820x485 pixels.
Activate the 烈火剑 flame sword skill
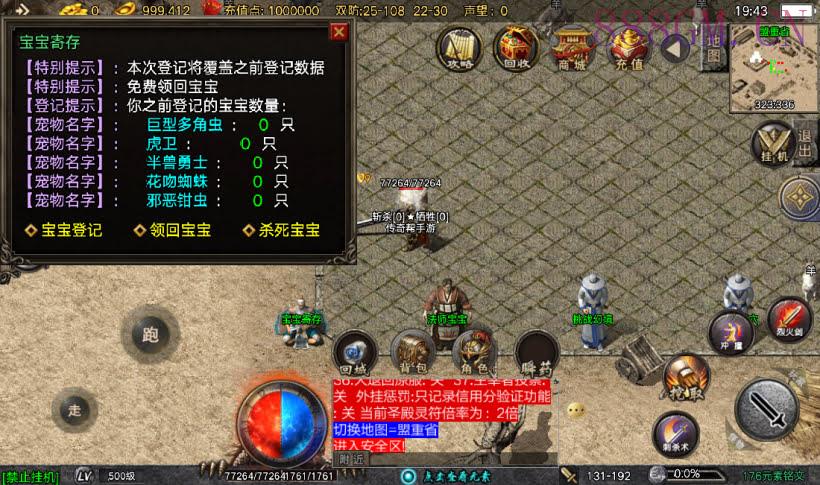790,319
